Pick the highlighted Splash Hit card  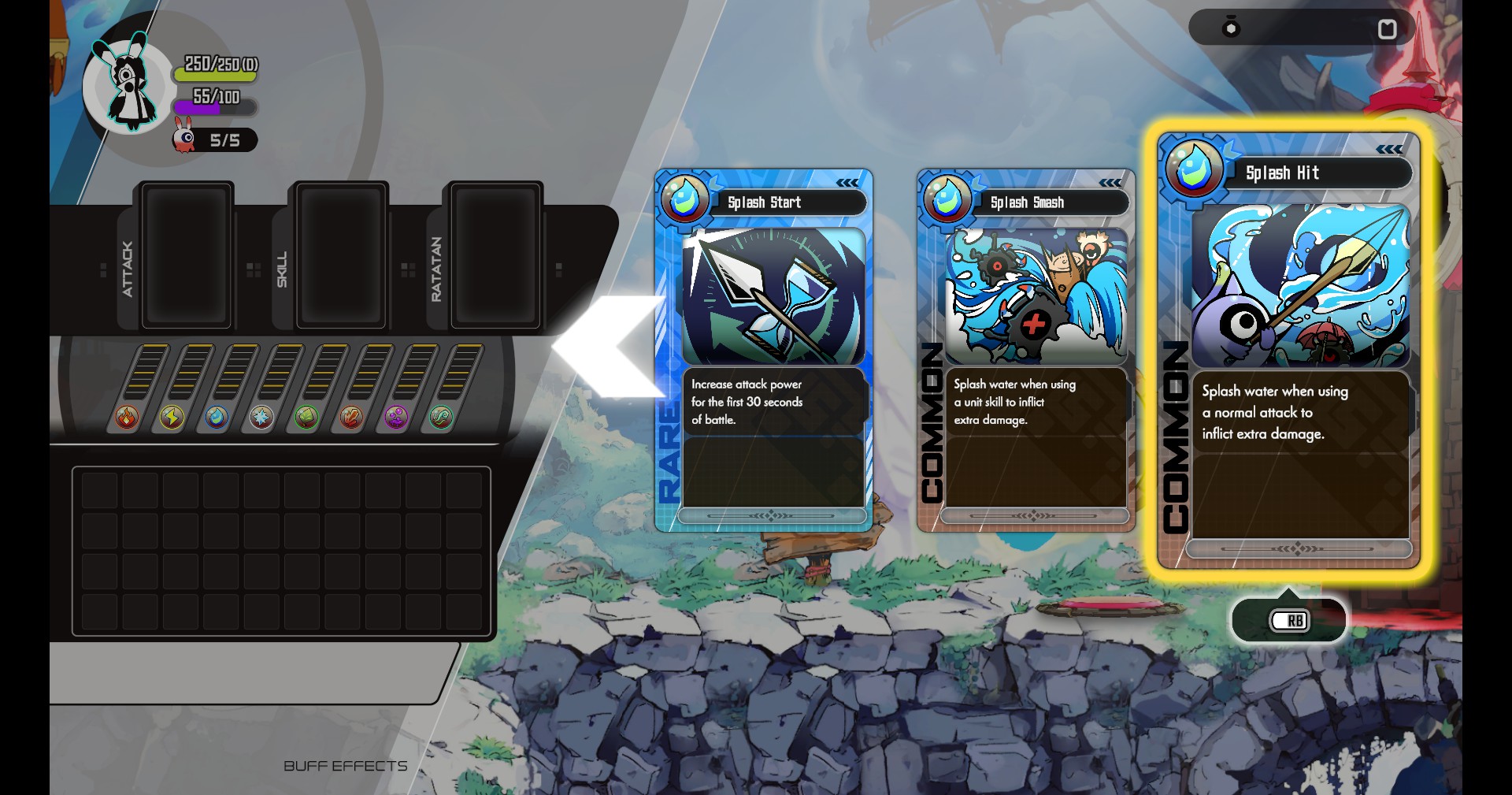[1289, 351]
